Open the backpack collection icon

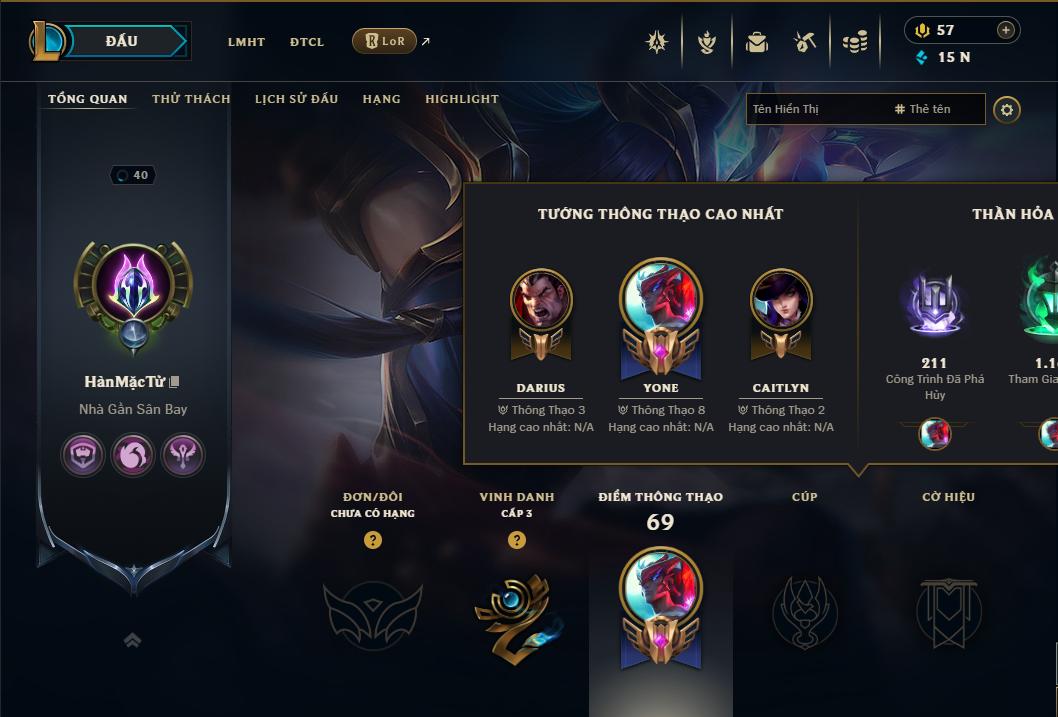[757, 42]
